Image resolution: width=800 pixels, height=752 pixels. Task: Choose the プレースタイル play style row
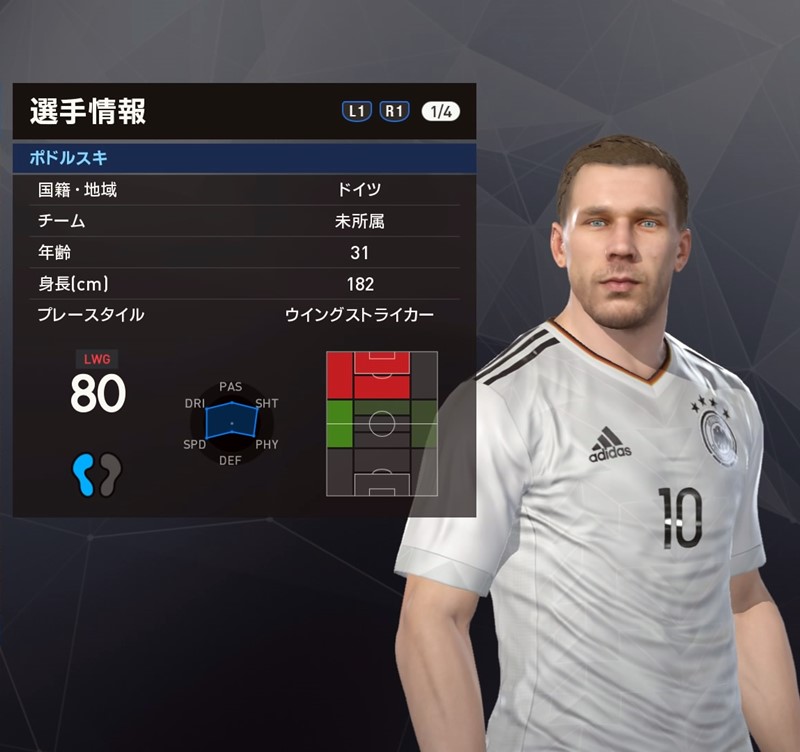coord(243,315)
